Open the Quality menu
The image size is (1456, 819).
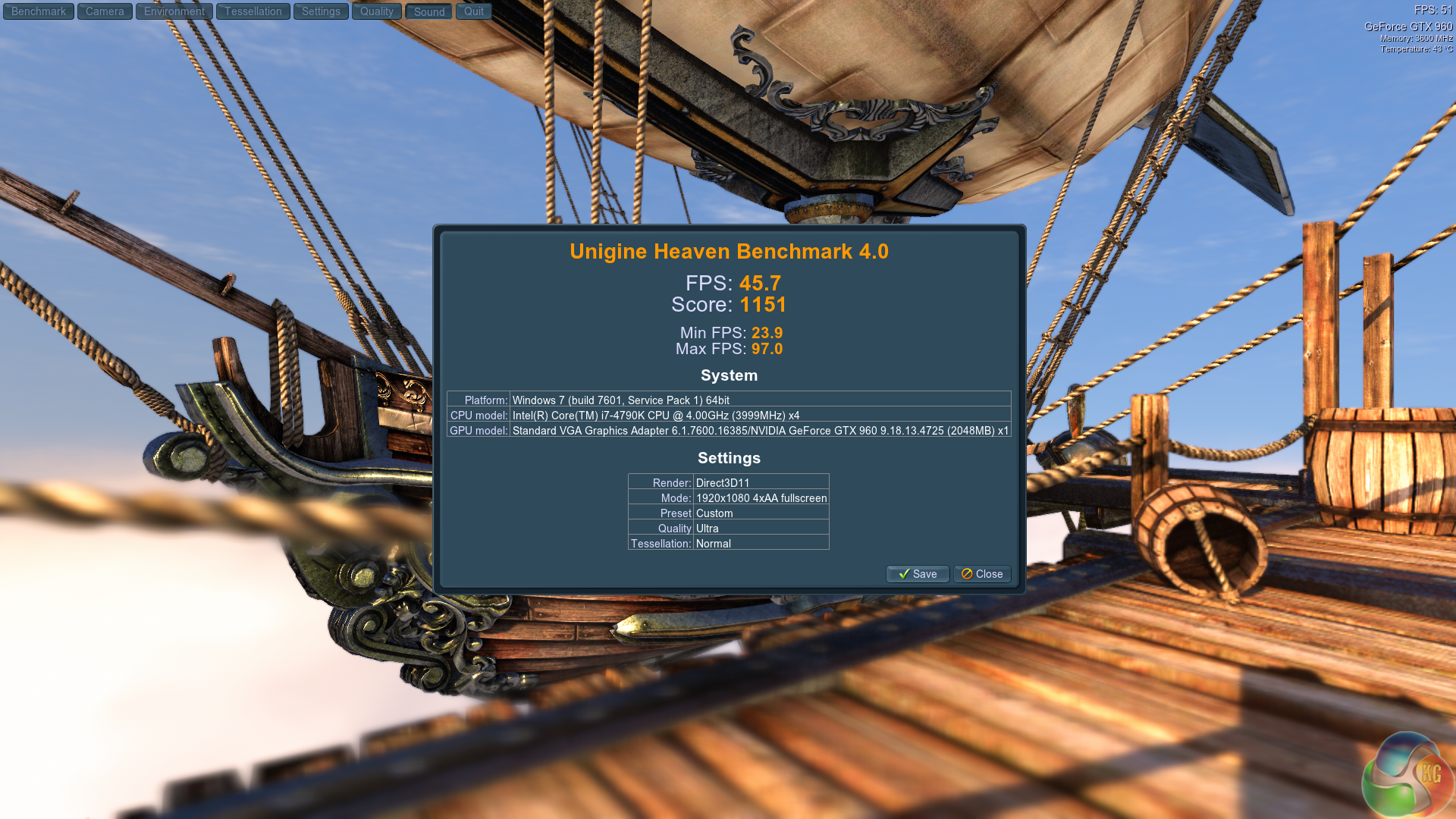[377, 11]
